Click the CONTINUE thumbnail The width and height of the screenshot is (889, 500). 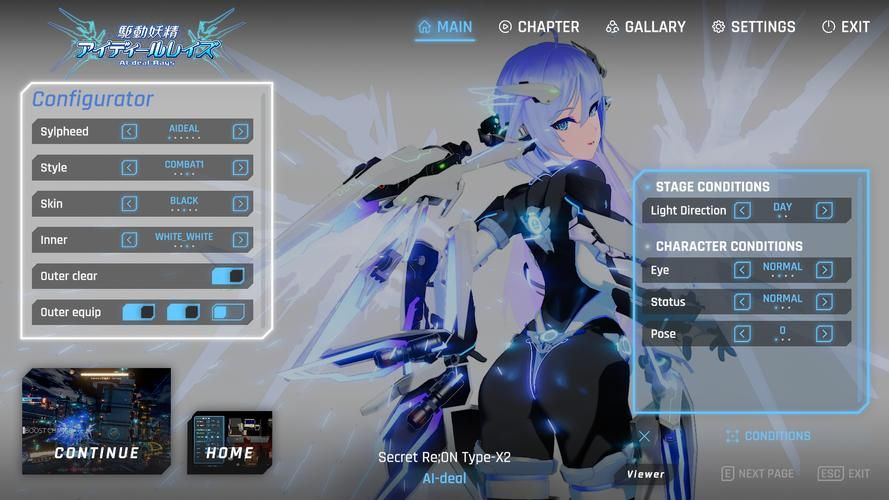point(97,421)
